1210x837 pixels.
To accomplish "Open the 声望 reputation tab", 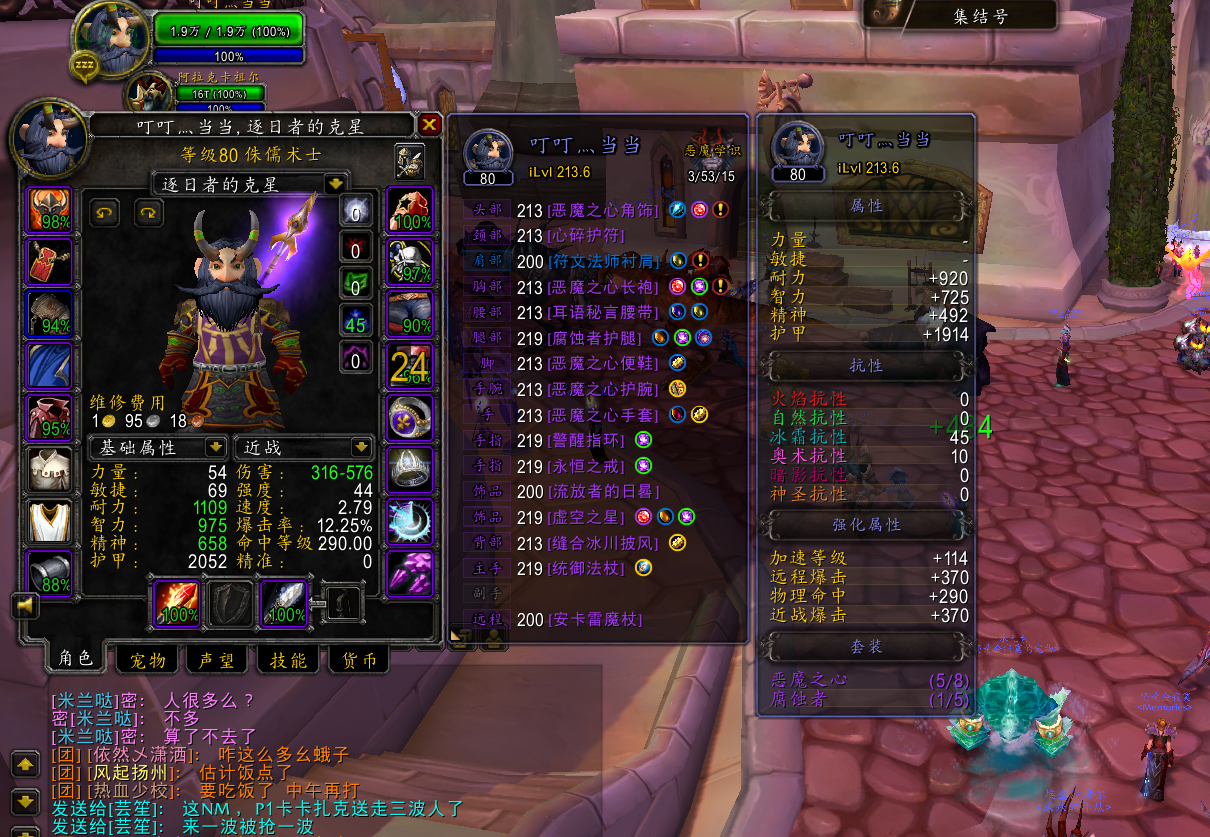I will pos(217,660).
